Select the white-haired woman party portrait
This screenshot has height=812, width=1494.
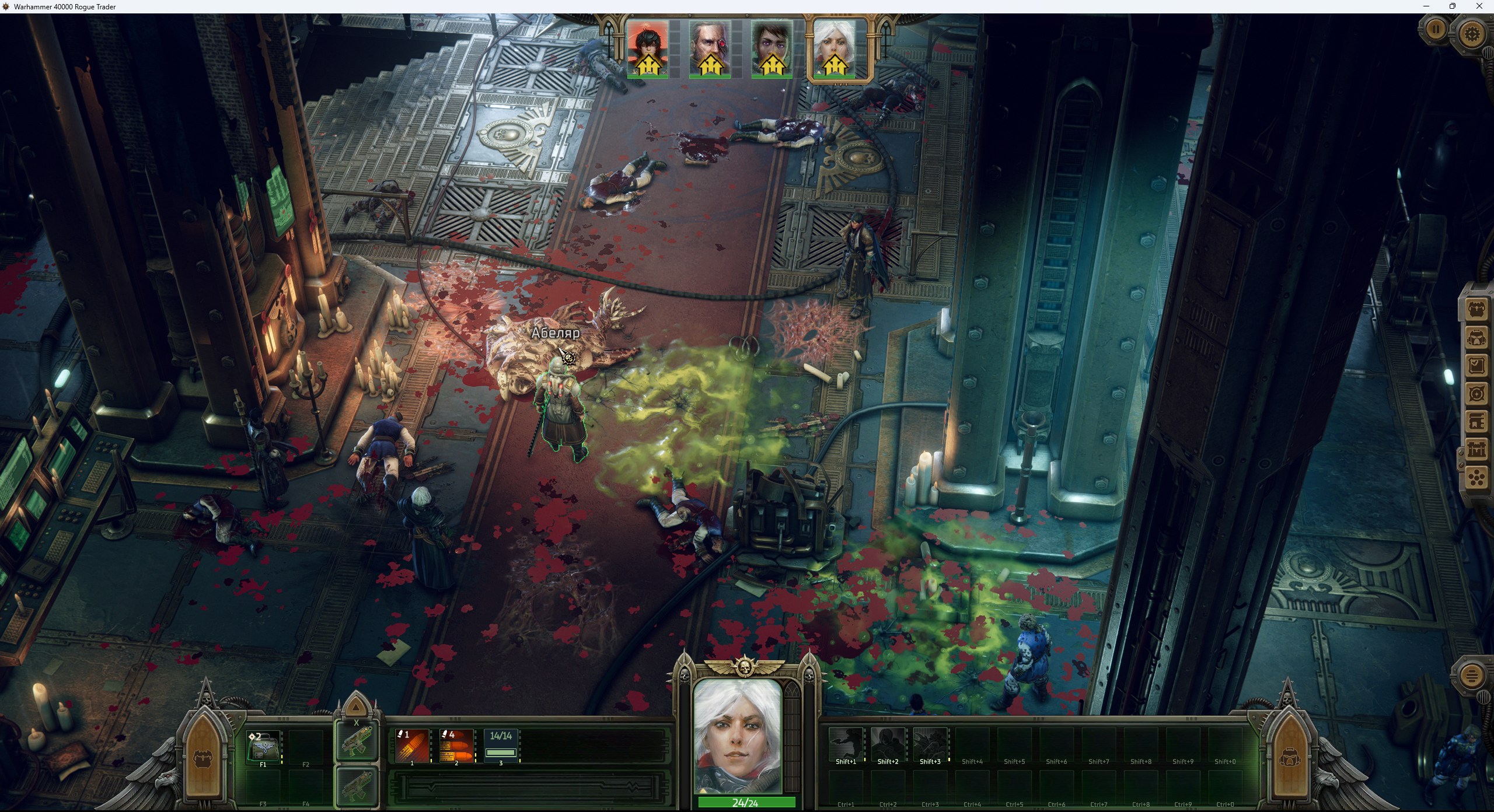coord(835,49)
